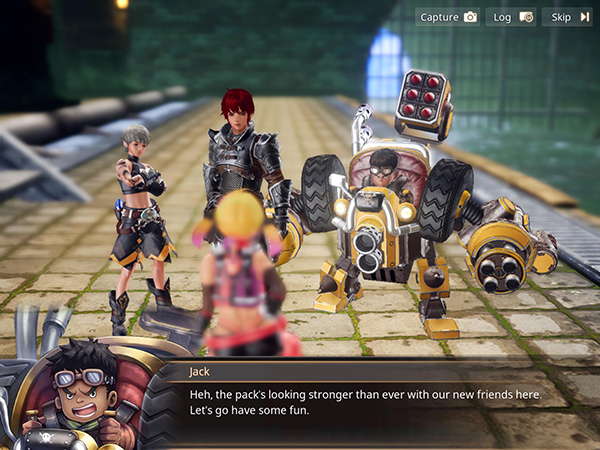The width and height of the screenshot is (600, 450).
Task: Open the dialogue Log
Action: point(512,17)
